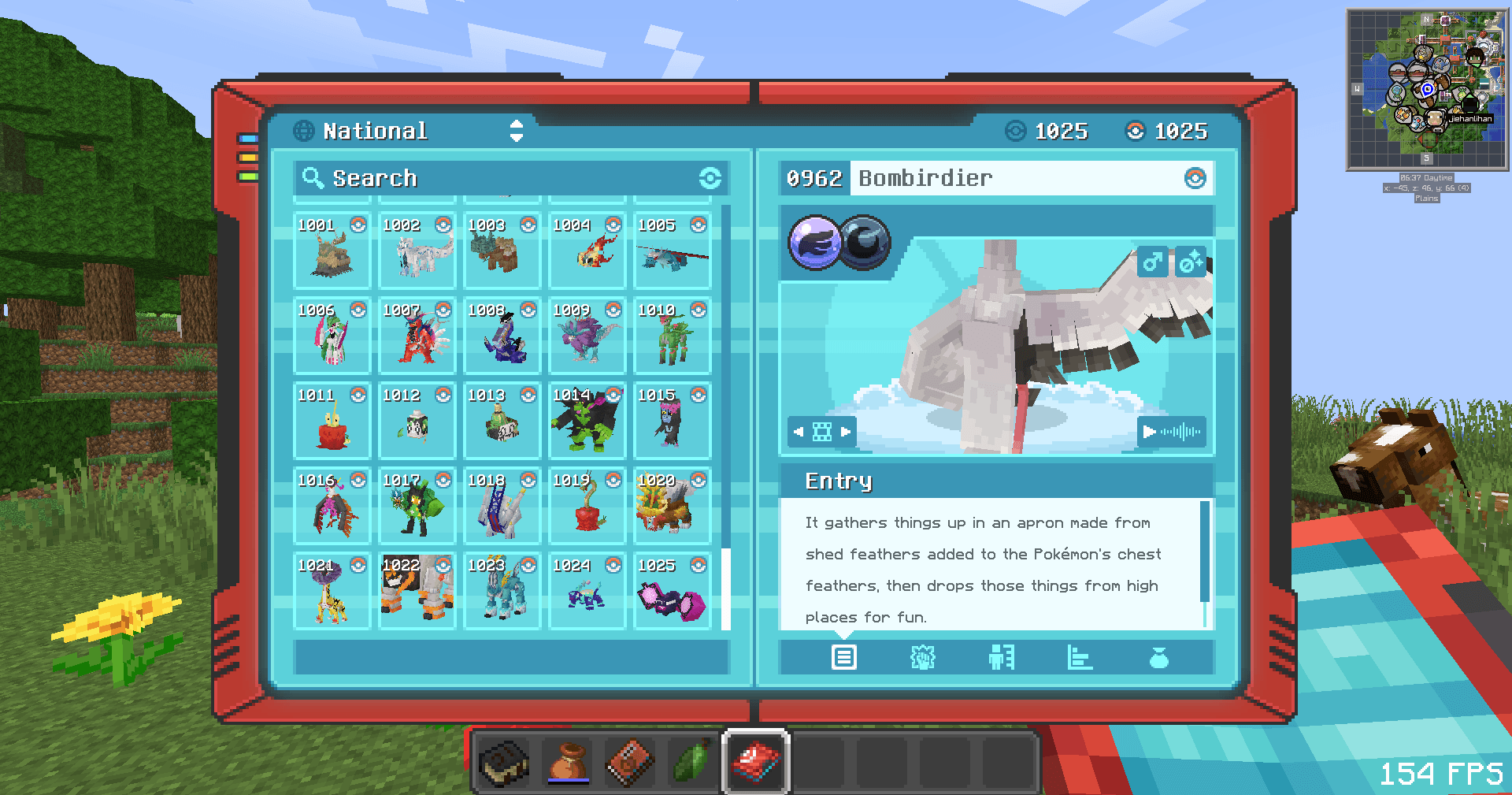
Task: Switch to the bar chart stats tab
Action: [1080, 657]
